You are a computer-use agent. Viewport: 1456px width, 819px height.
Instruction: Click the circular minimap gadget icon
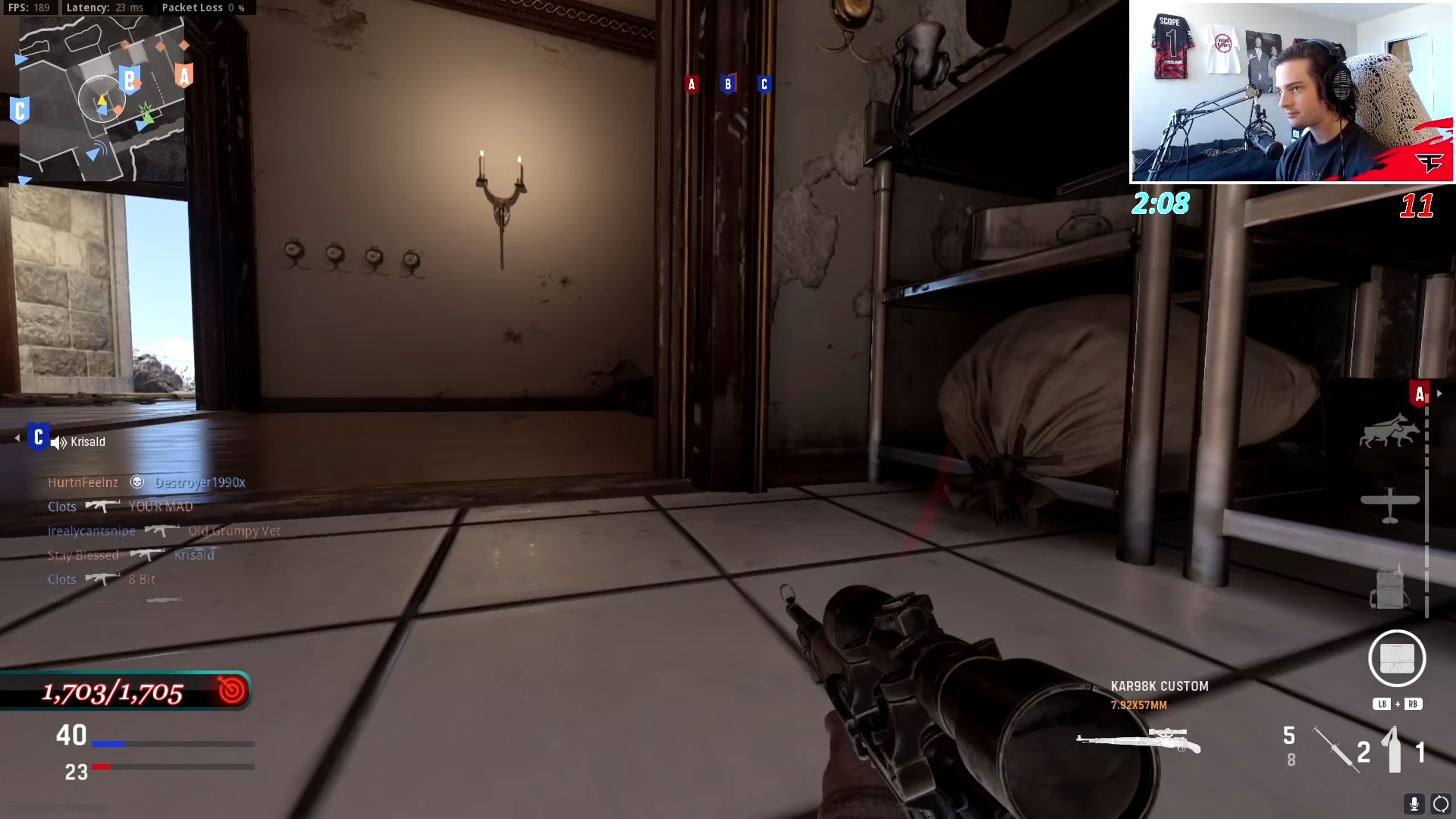point(1396,658)
